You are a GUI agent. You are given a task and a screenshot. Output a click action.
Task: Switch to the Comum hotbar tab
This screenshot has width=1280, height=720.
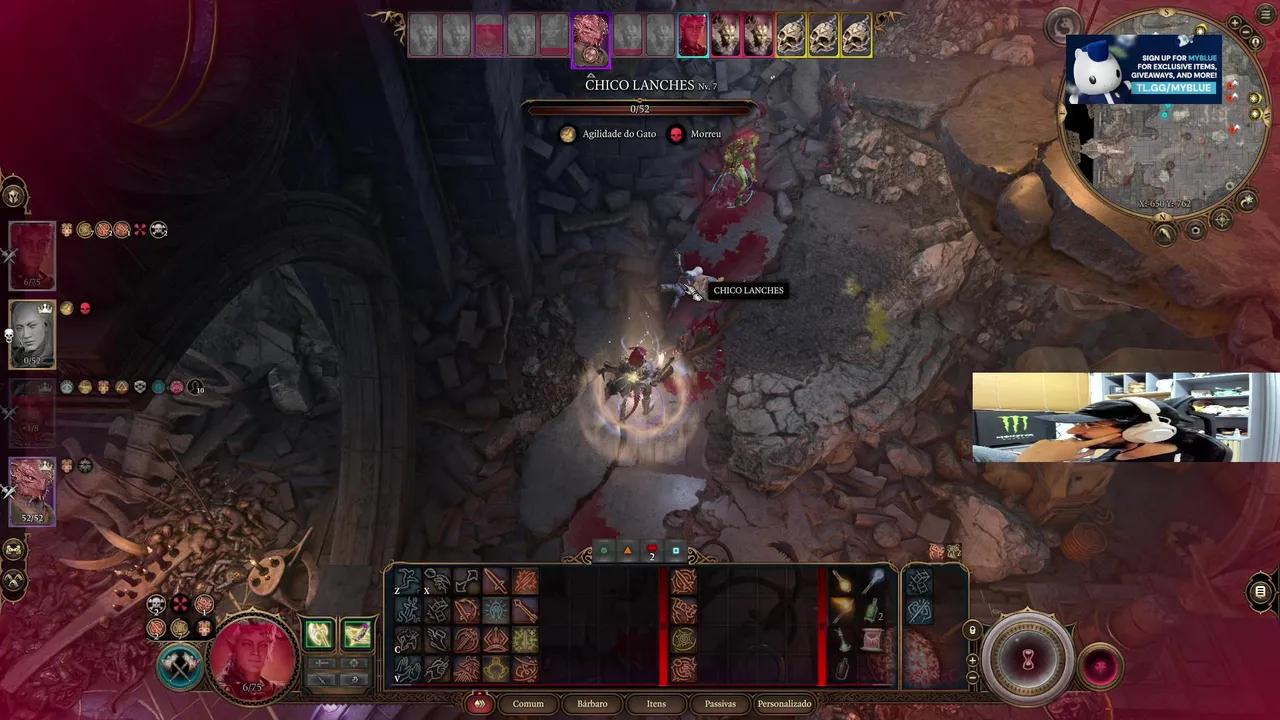528,704
